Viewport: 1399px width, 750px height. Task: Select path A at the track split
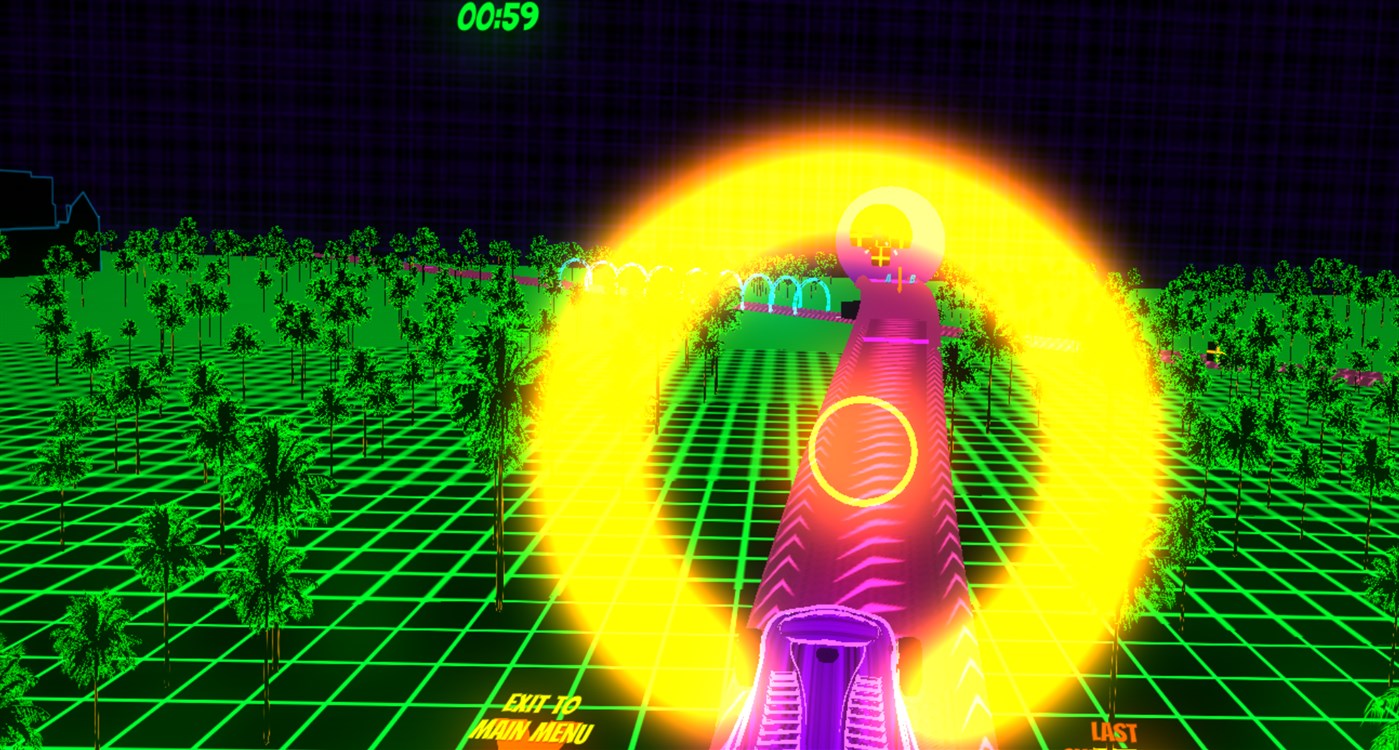tap(889, 278)
